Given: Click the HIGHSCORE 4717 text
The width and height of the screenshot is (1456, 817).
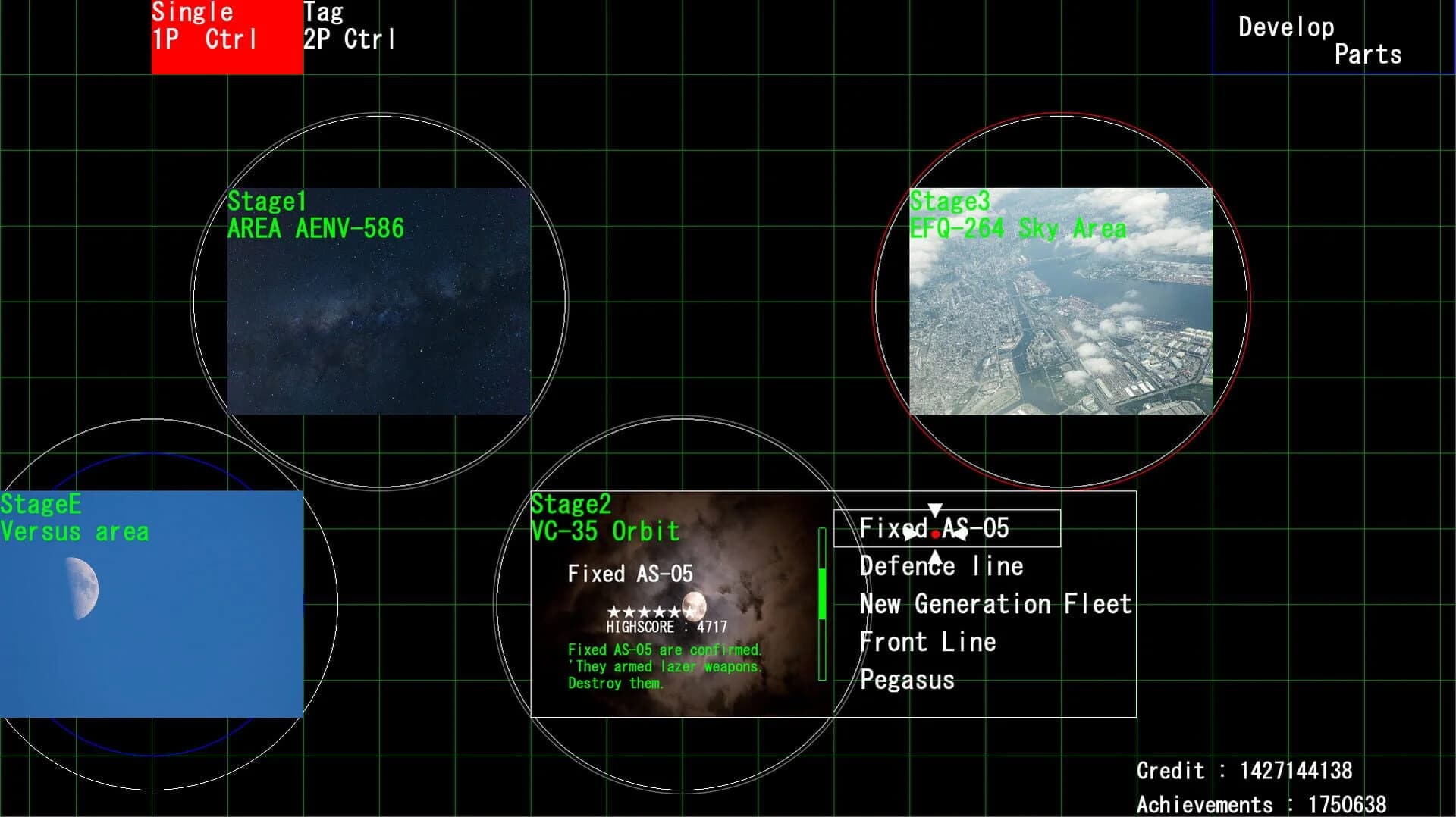Looking at the screenshot, I should [666, 627].
